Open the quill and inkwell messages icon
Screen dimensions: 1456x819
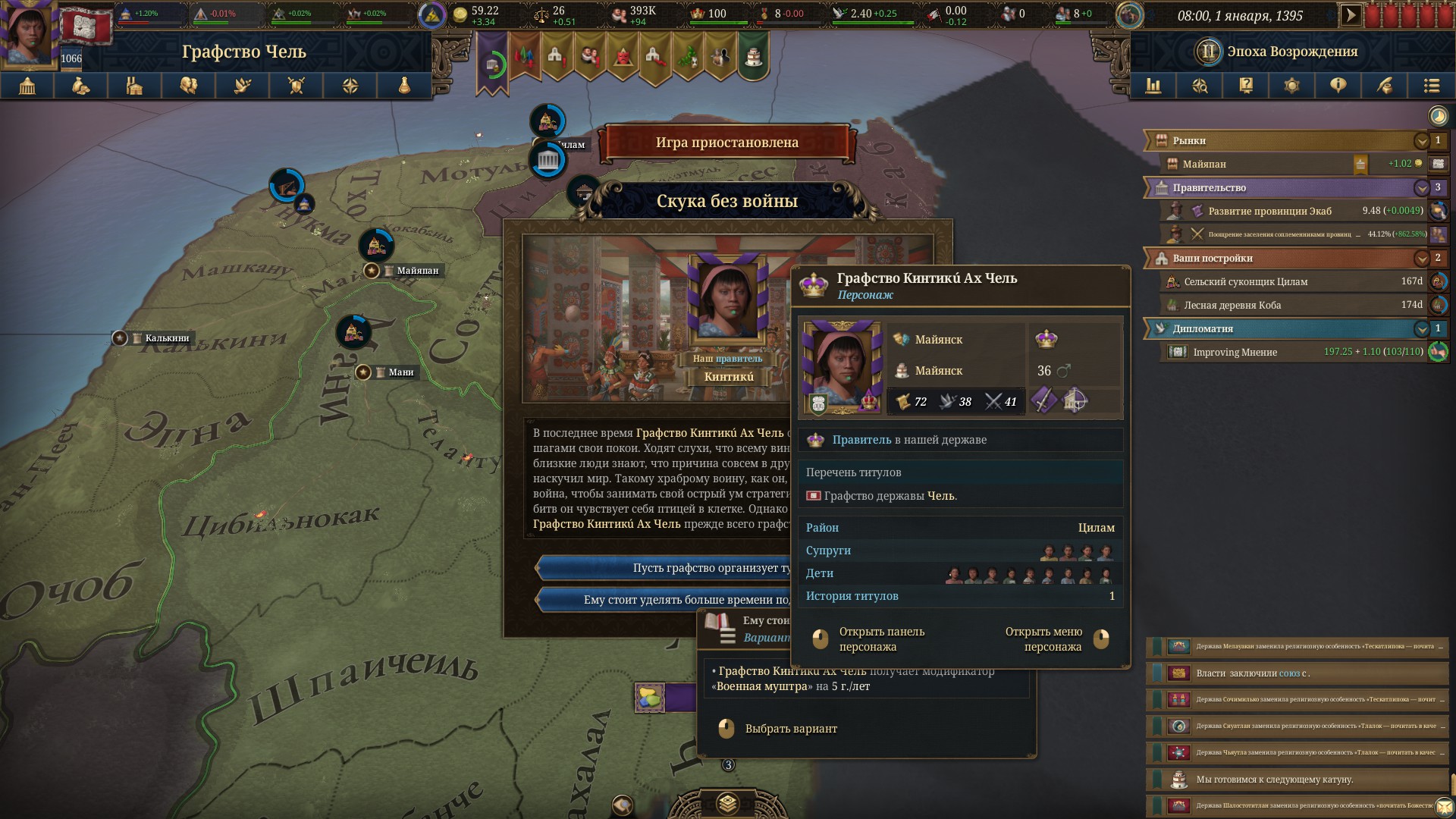(1386, 86)
